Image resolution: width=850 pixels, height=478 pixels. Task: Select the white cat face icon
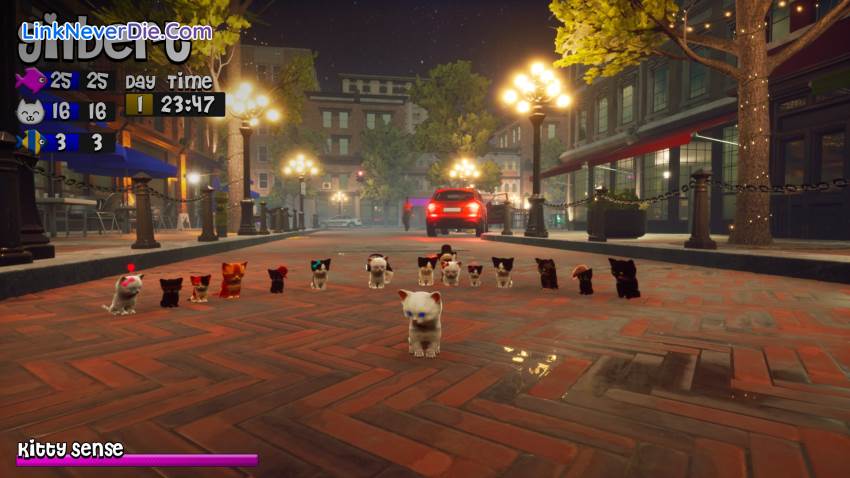point(31,111)
